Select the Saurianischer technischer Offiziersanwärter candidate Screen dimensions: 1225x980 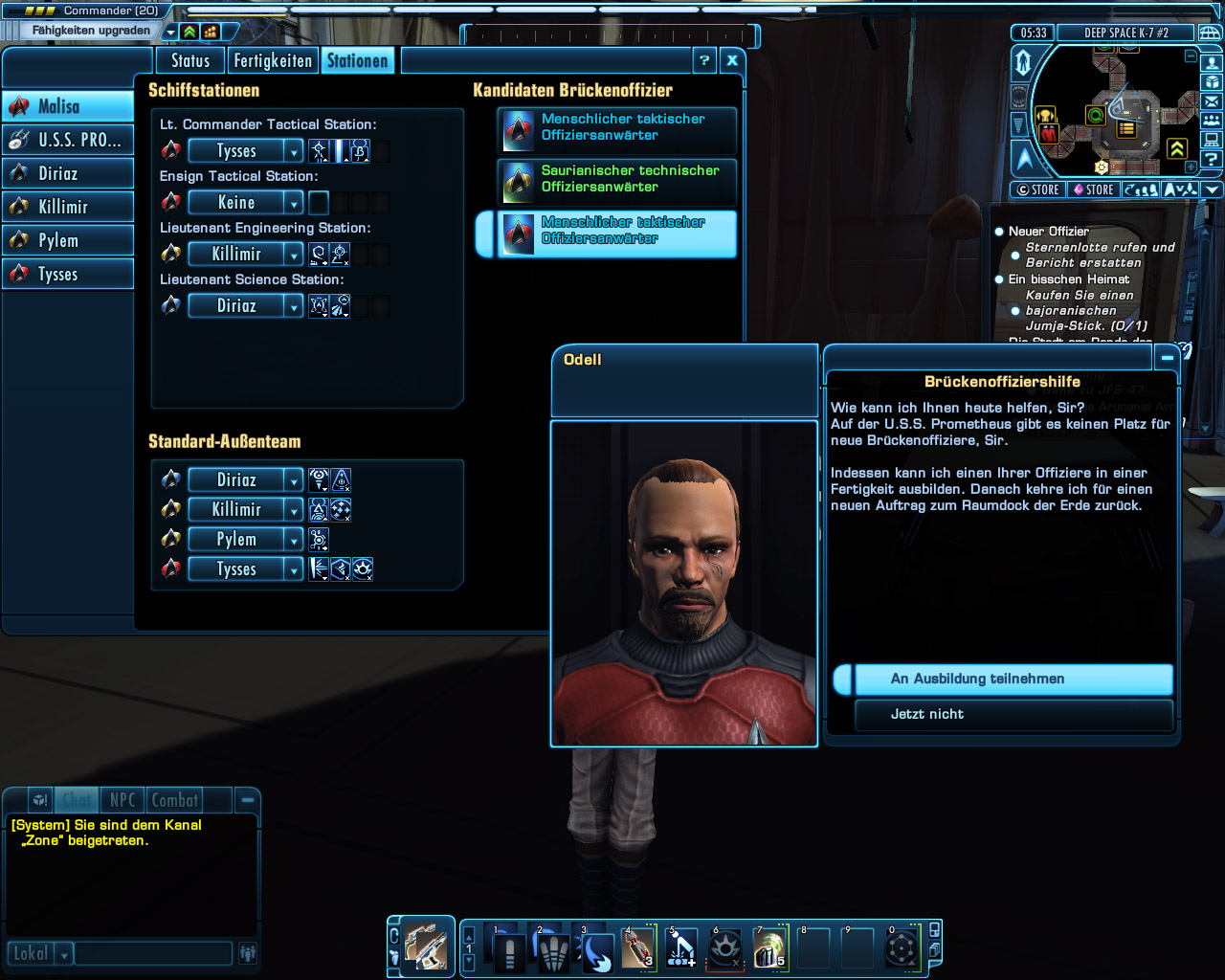[617, 179]
